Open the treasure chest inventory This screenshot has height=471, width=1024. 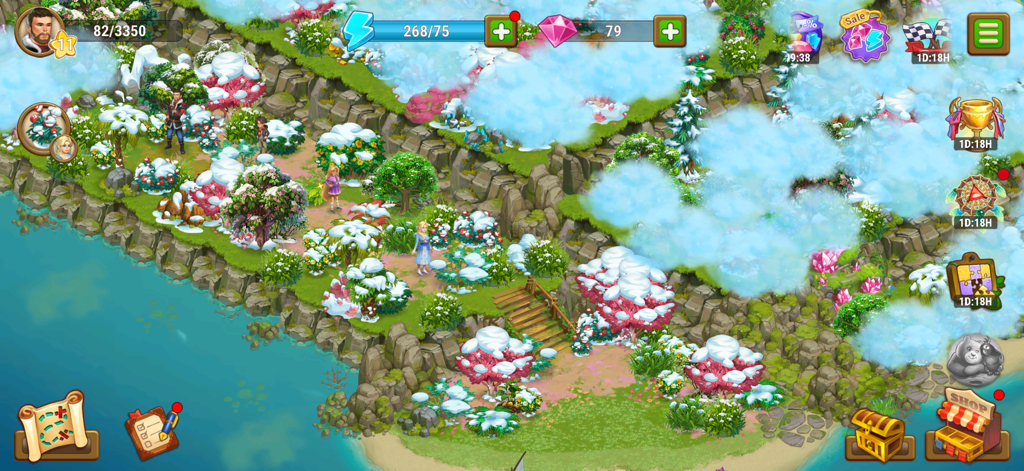coord(880,432)
